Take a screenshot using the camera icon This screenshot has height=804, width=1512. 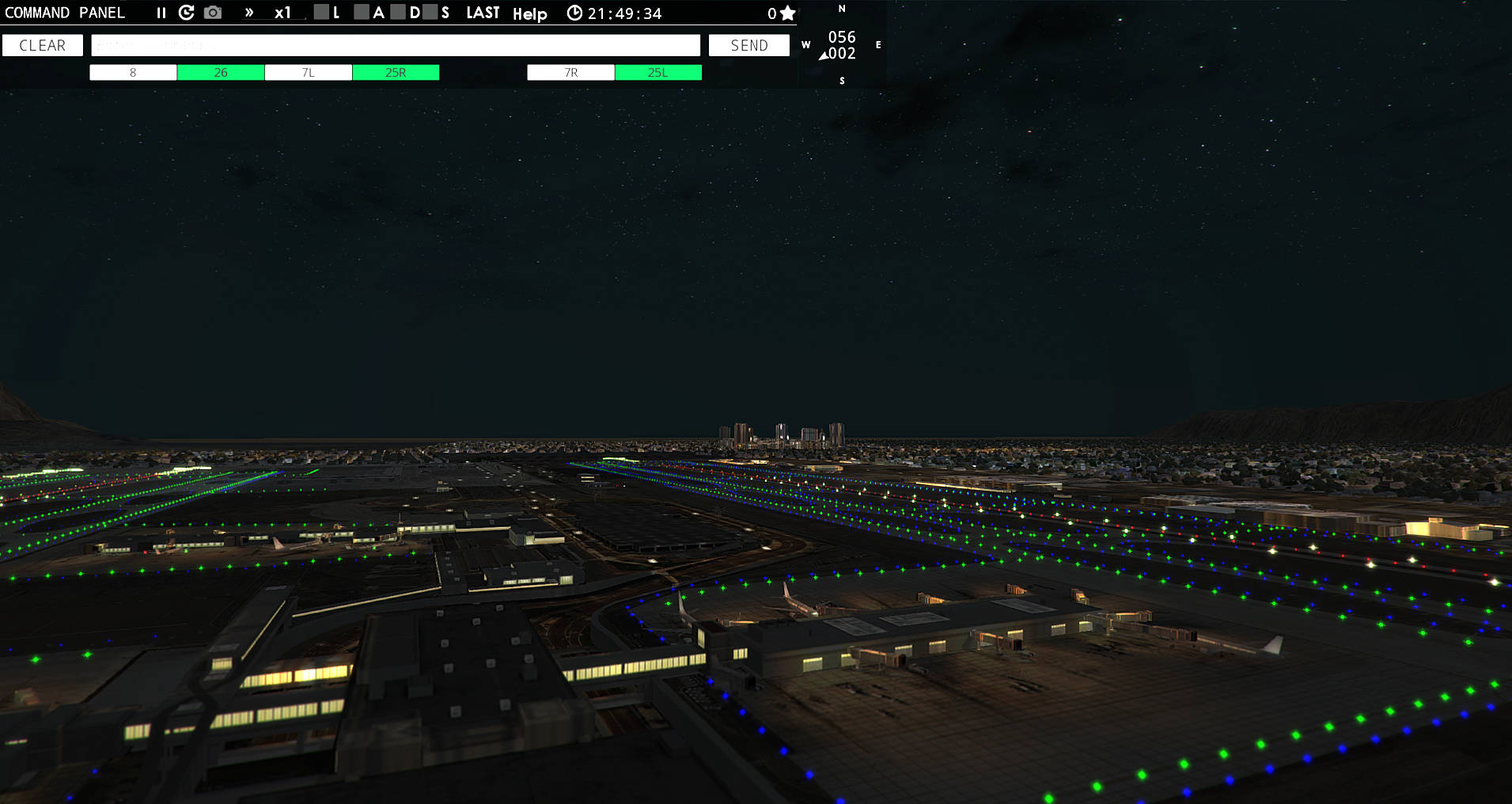(213, 13)
